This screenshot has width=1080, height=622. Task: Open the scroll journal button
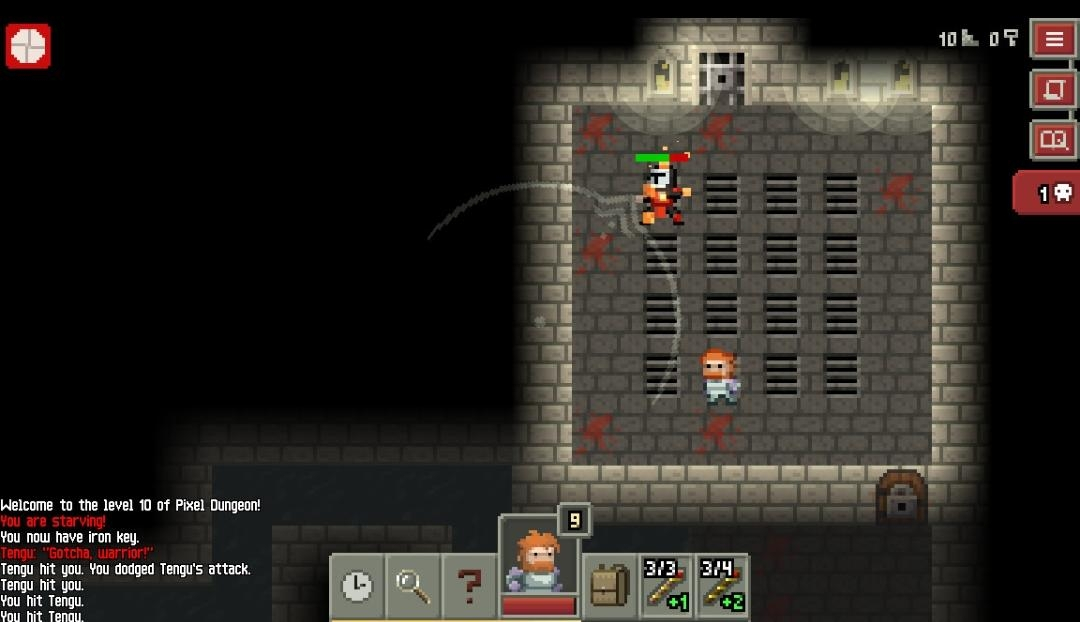pos(1054,89)
